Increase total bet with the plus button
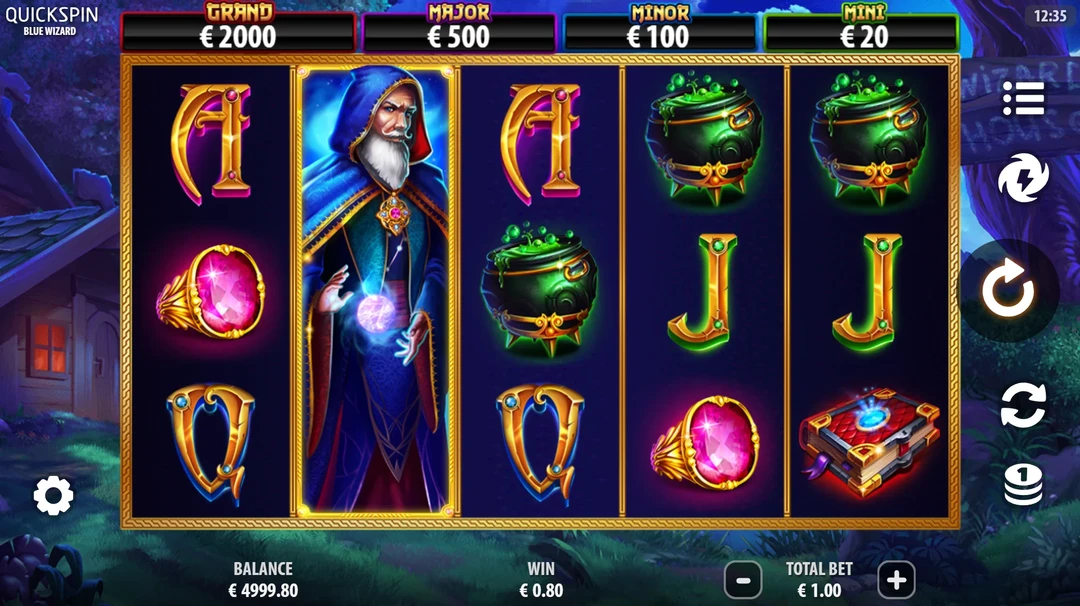Viewport: 1080px width, 606px height. tap(896, 579)
